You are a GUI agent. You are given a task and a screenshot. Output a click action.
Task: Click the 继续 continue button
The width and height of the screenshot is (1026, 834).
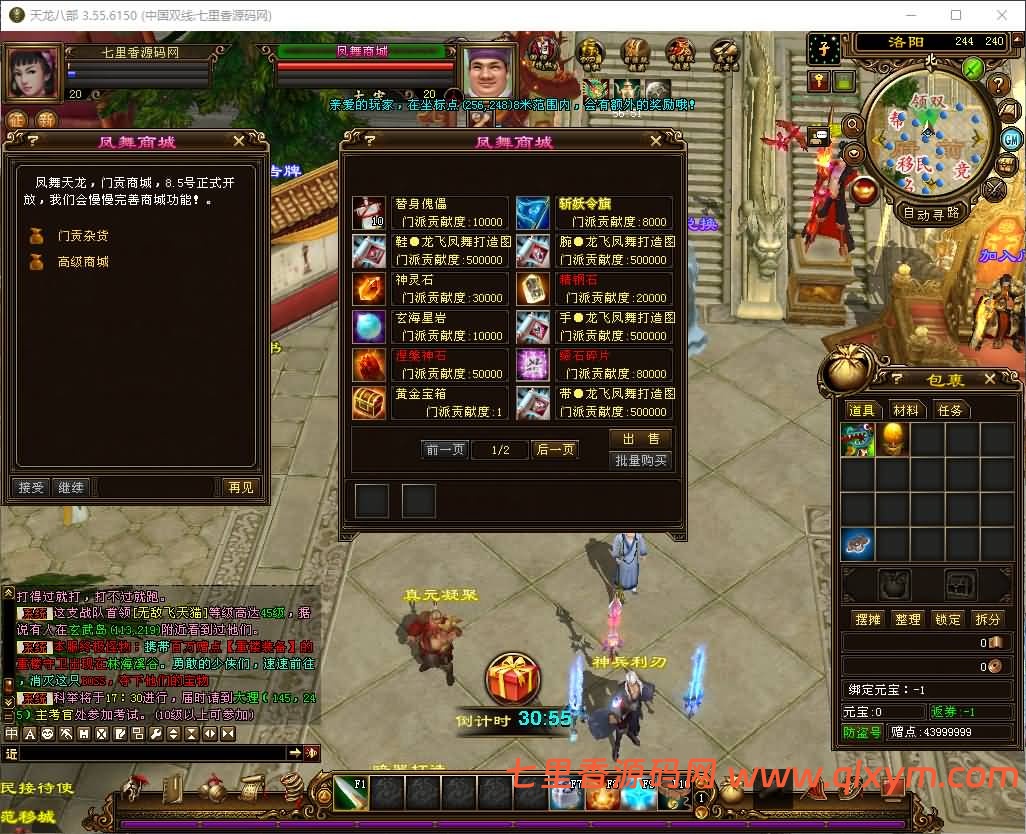coord(71,487)
